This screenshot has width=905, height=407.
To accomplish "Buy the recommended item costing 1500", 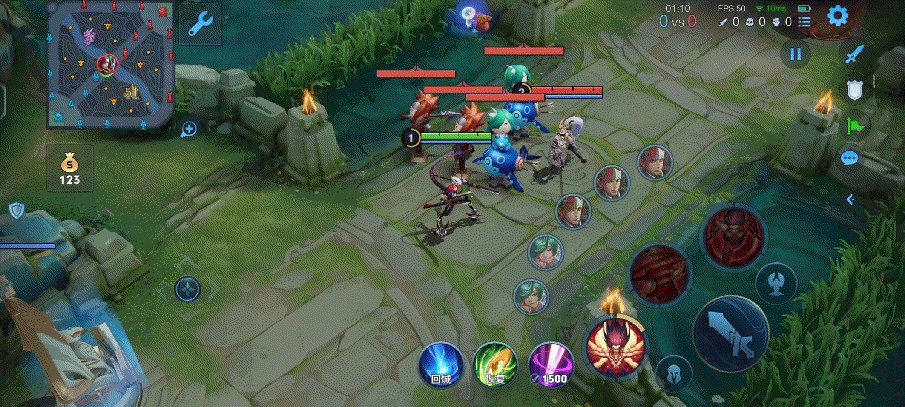I will coord(549,364).
